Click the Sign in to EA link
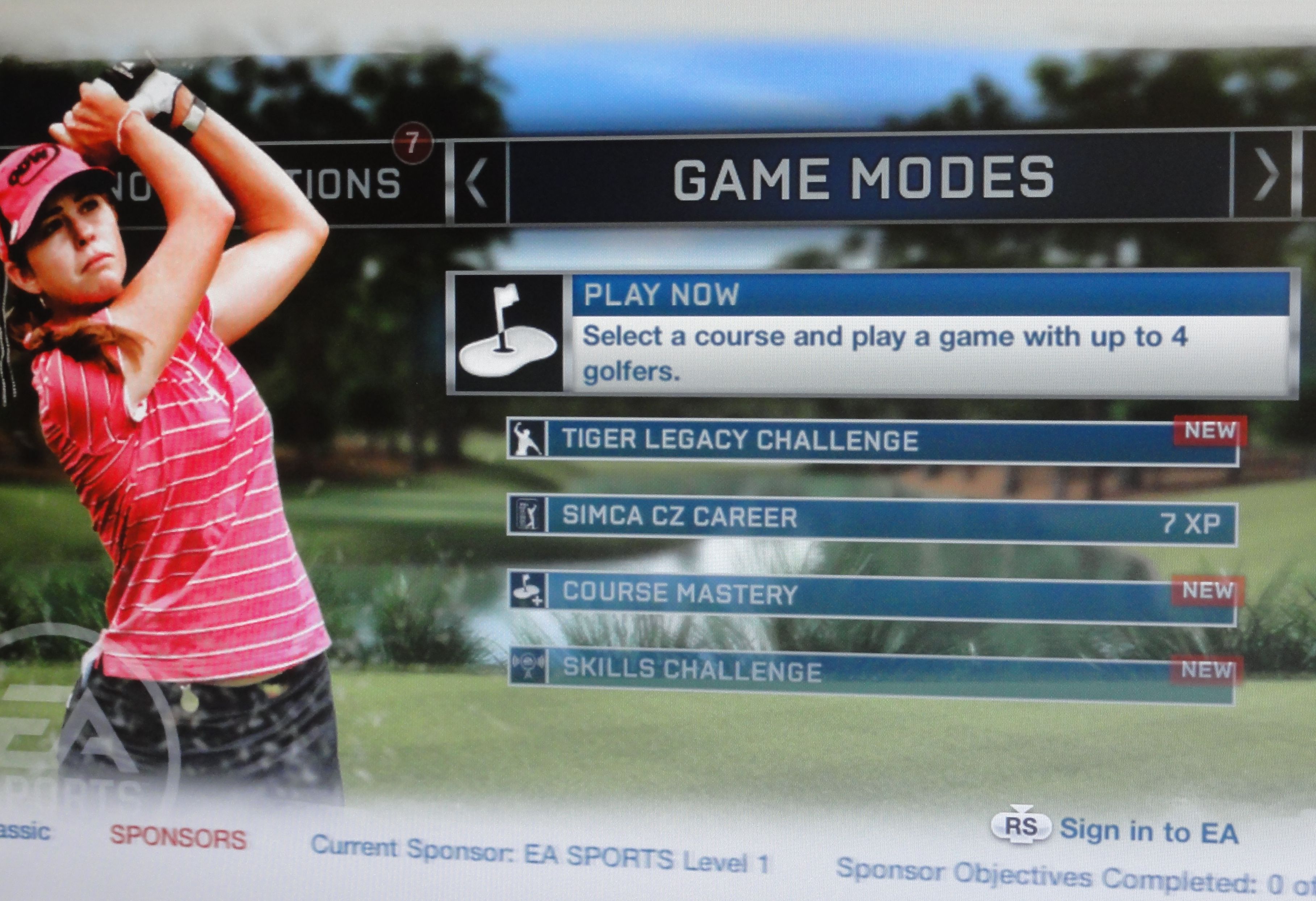Screen dimensions: 1316x901 click(x=1148, y=831)
